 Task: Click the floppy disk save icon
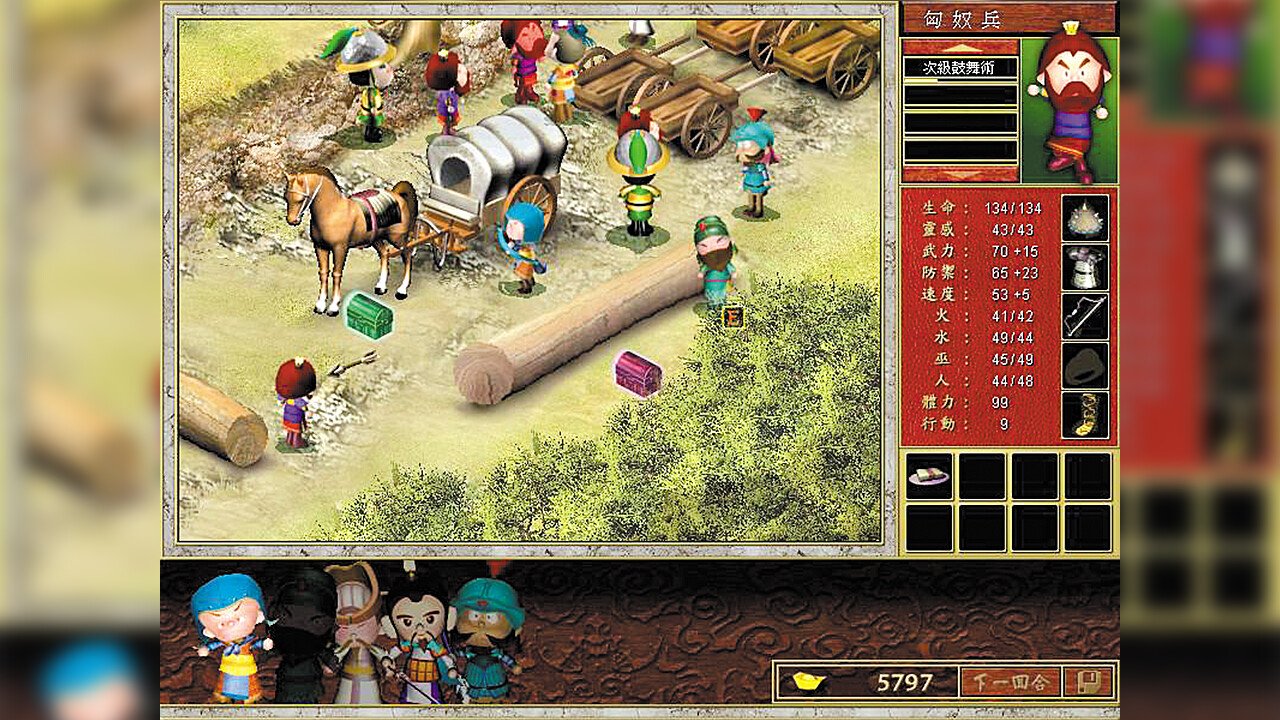(1091, 680)
